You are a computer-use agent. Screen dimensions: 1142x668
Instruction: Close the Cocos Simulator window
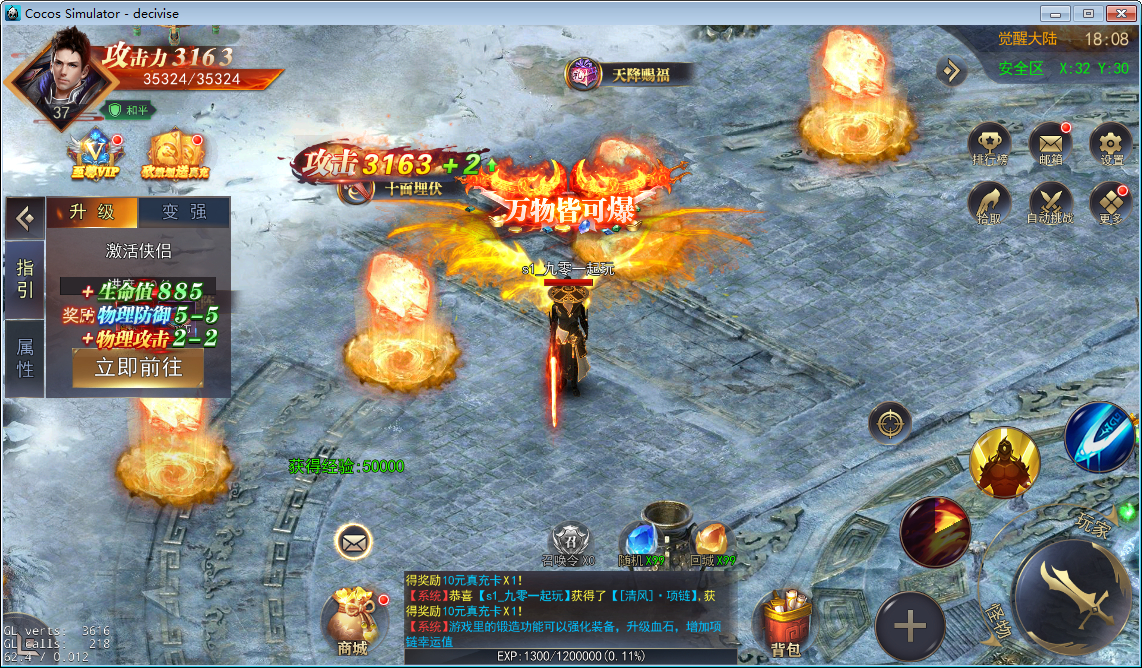tap(1121, 13)
